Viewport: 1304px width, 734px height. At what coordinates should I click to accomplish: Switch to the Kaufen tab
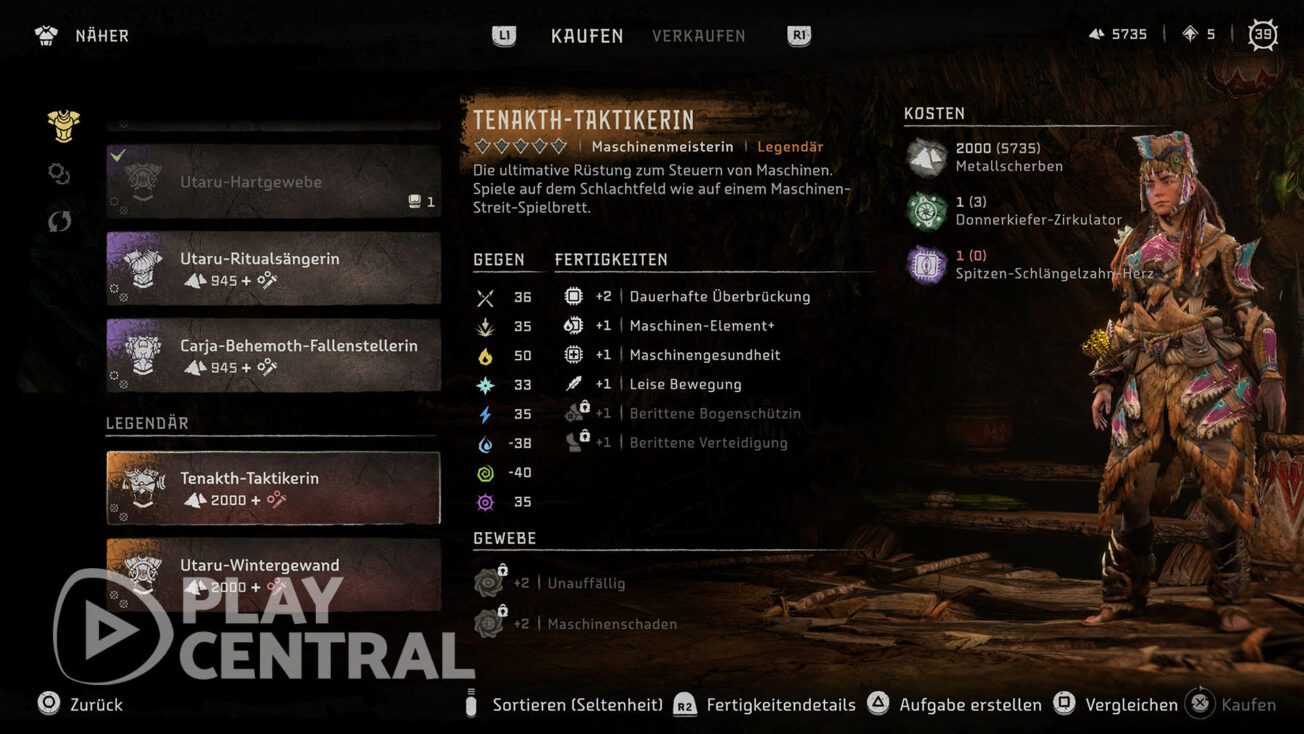(587, 36)
